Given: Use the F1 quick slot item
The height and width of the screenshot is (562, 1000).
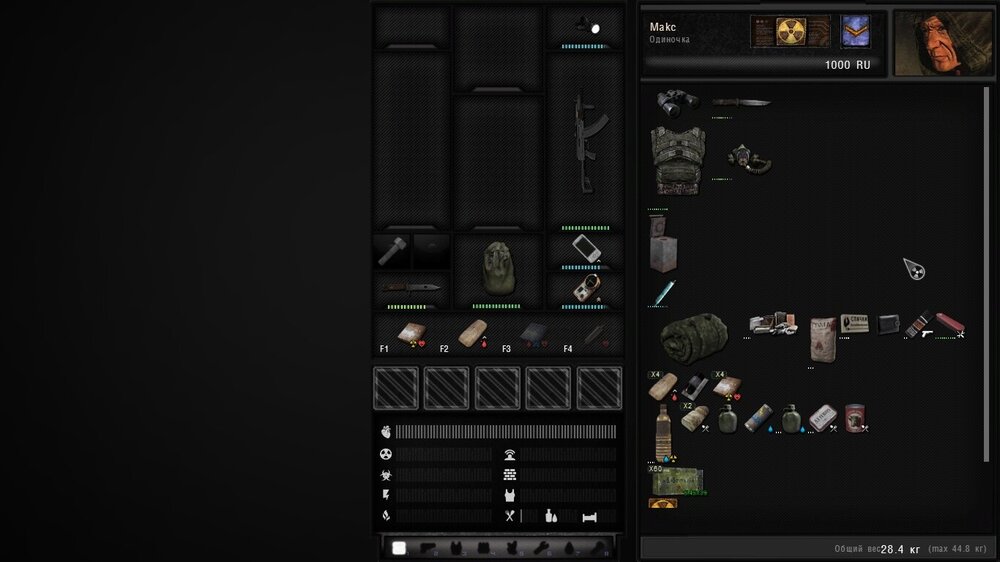Looking at the screenshot, I should click(410, 334).
